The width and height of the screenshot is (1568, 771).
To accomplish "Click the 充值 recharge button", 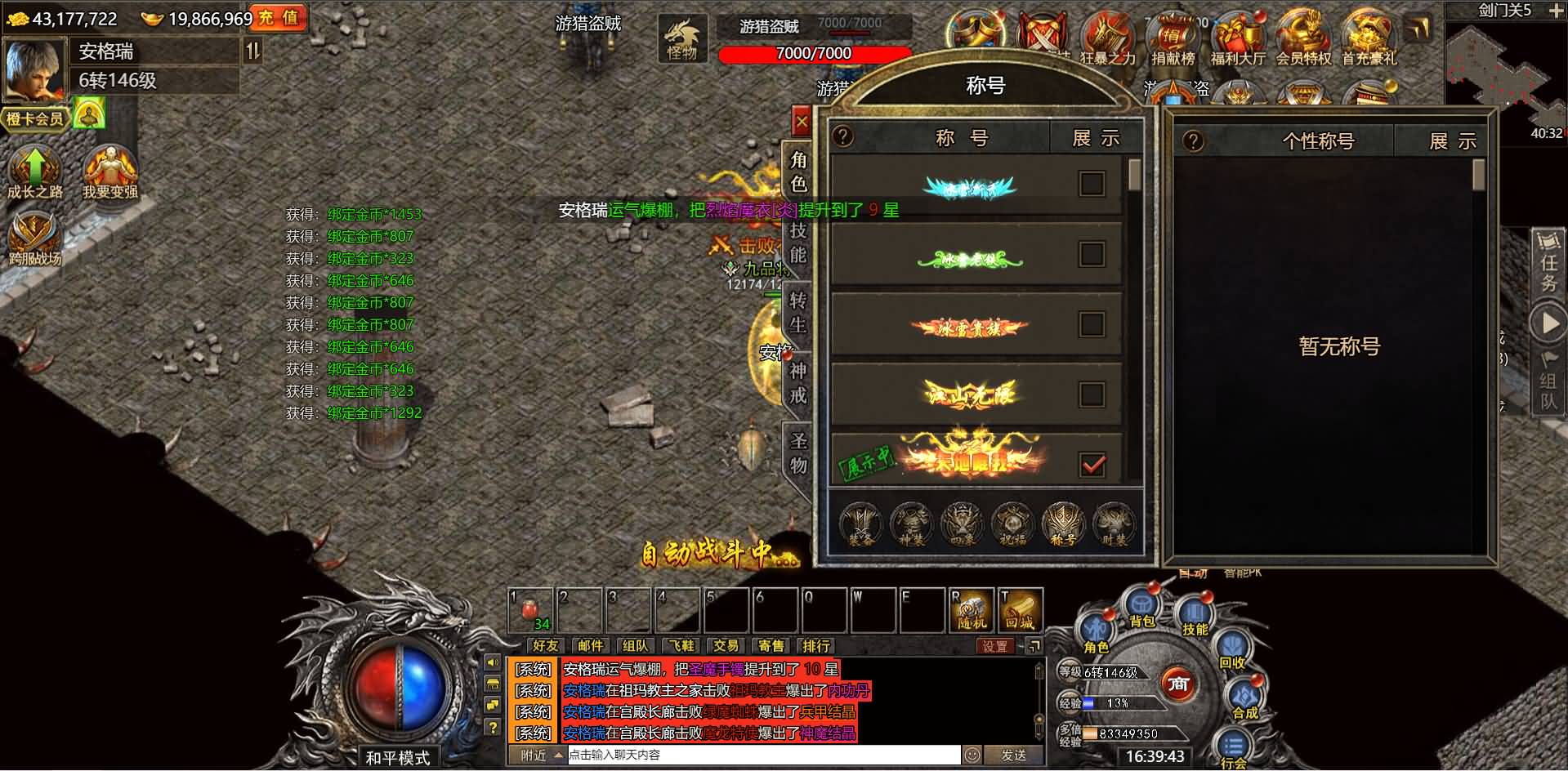I will tap(279, 18).
